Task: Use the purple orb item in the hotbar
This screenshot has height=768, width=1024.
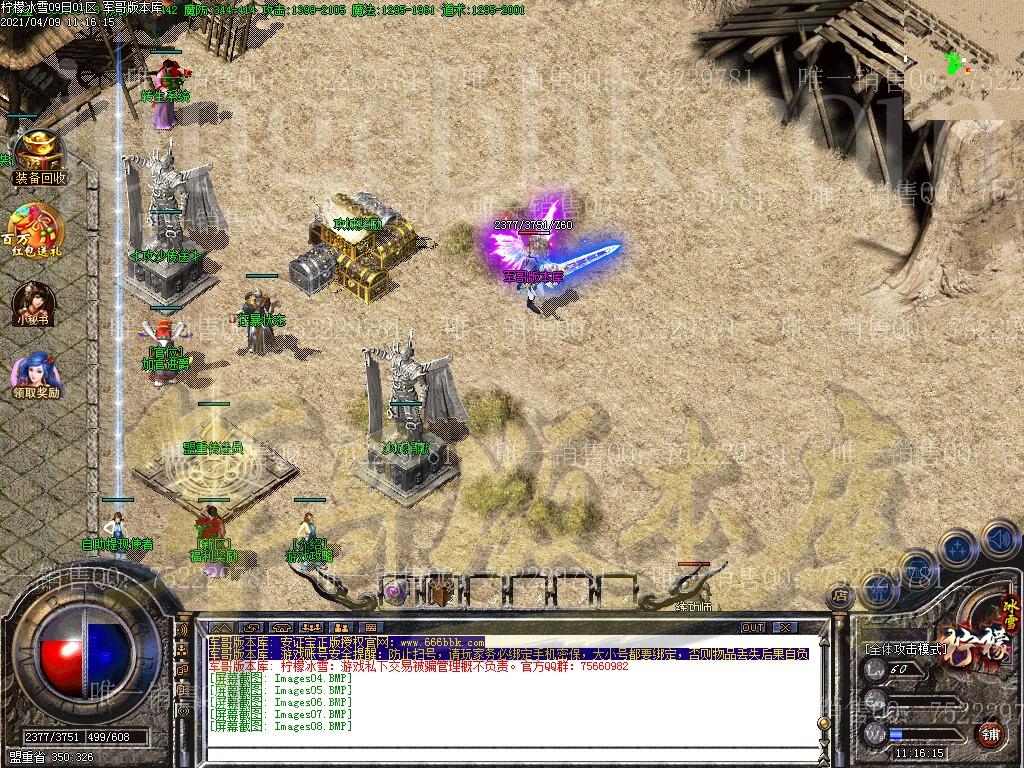Action: click(x=396, y=592)
